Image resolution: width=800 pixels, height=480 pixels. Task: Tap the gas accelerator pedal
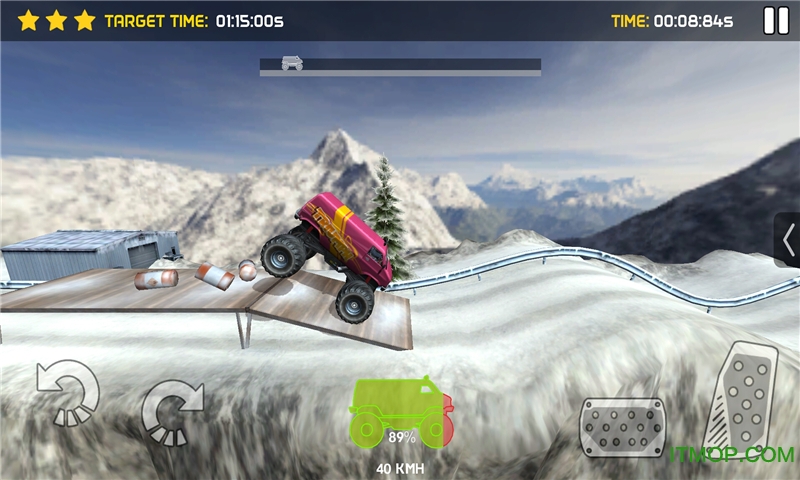pos(741,396)
